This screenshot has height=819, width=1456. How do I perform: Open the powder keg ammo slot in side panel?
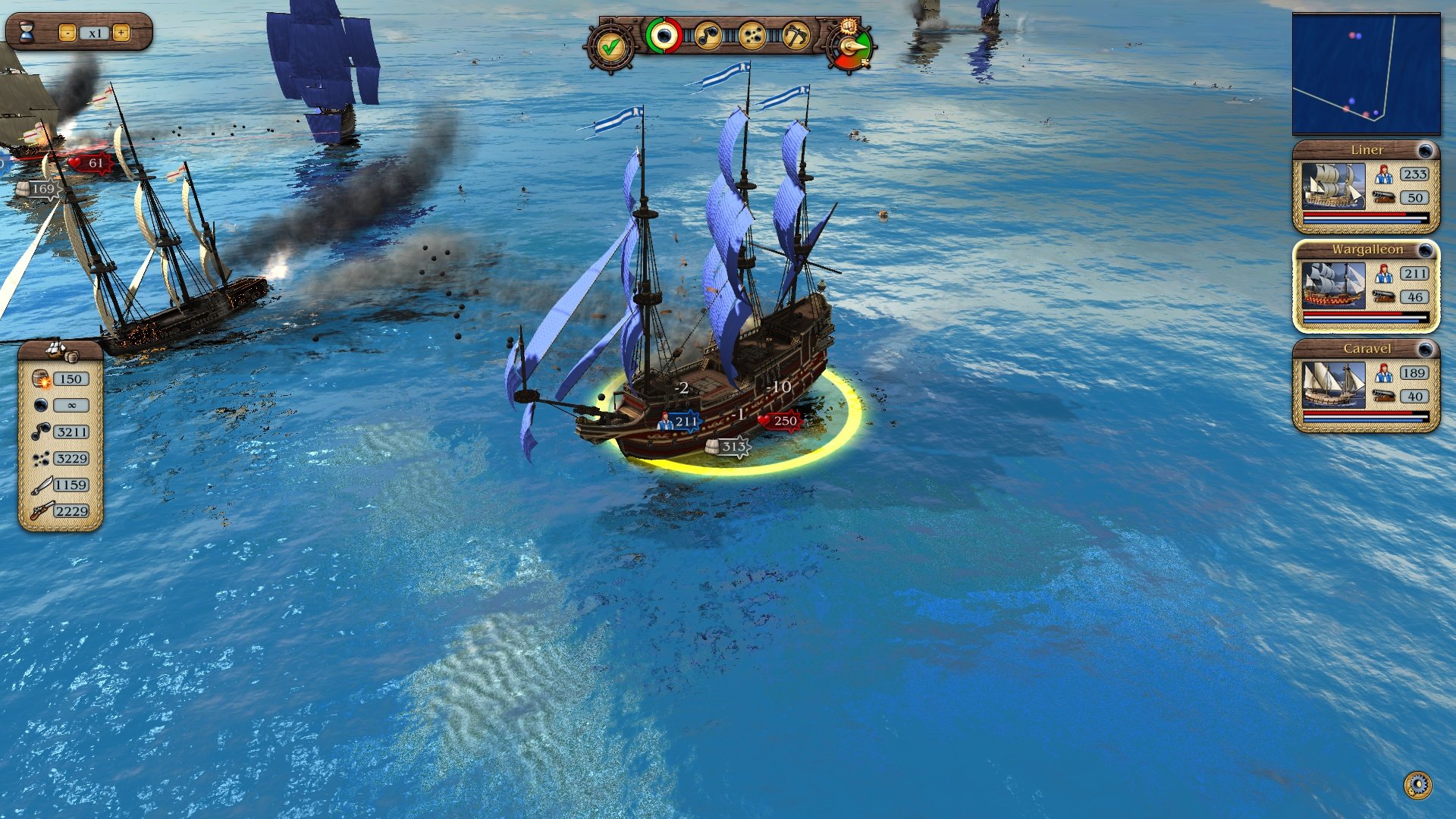tap(40, 377)
